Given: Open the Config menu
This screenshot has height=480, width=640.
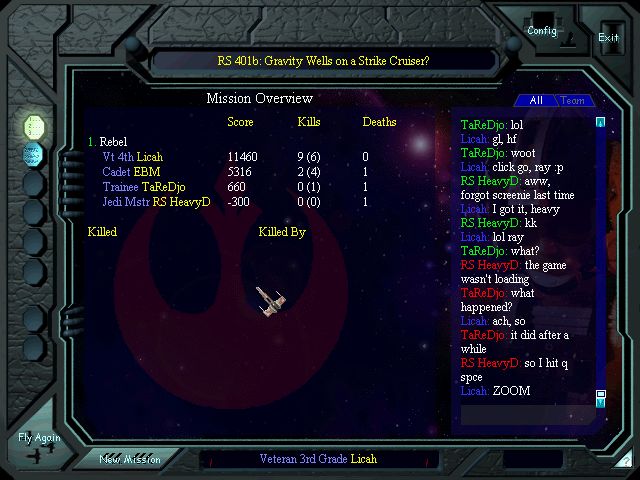Looking at the screenshot, I should 544,30.
